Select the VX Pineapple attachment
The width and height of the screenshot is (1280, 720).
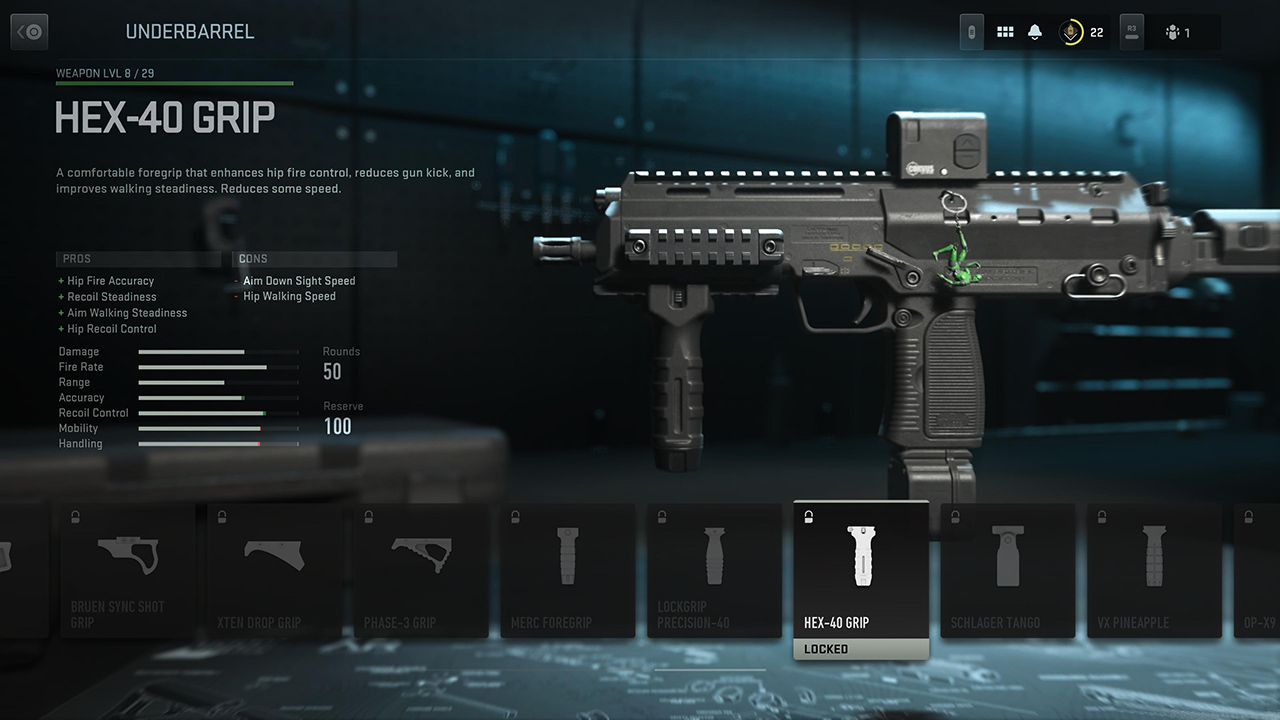tap(1154, 570)
